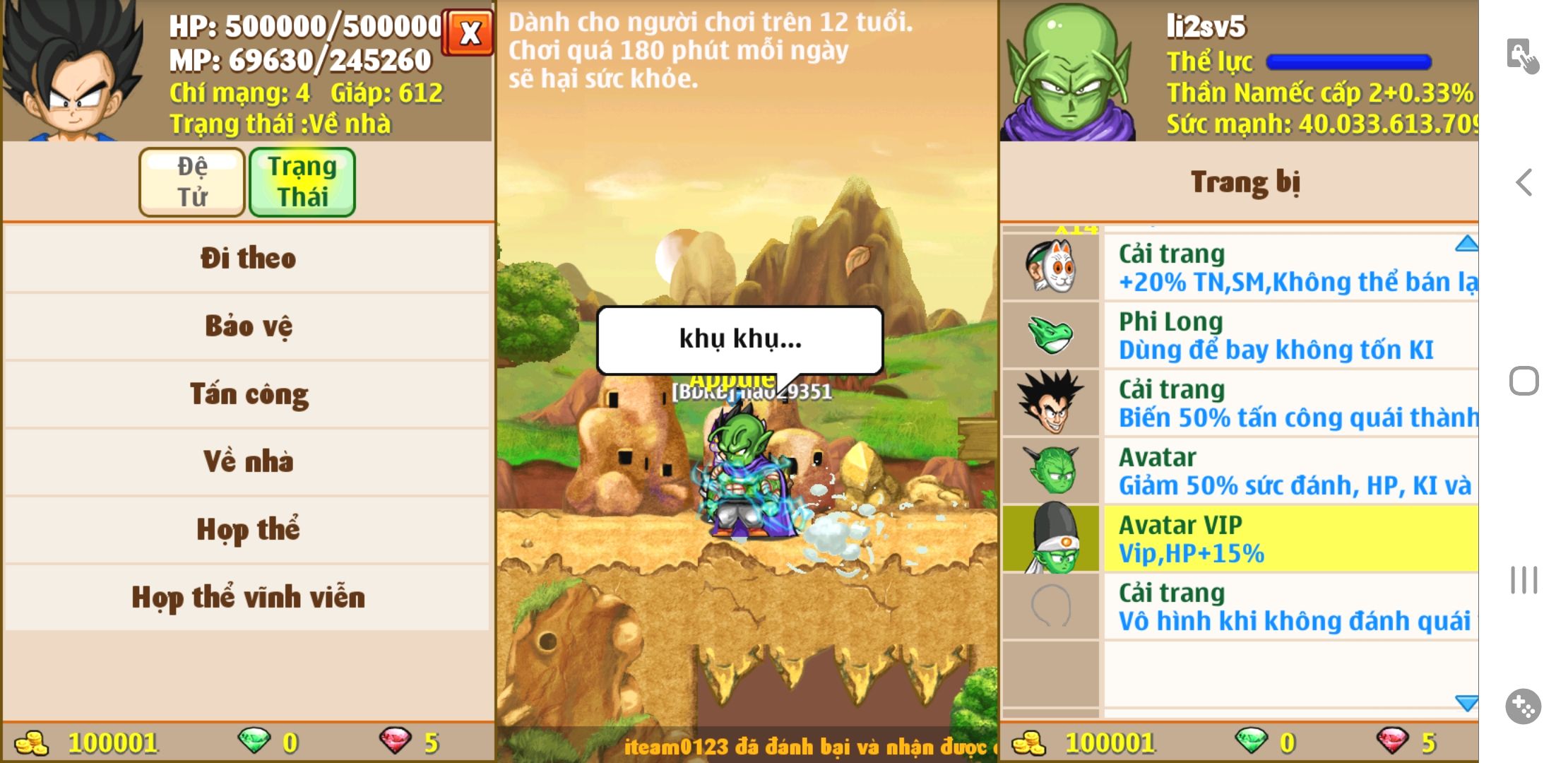Pick the Cải trang invisibility item row
The image size is (1568, 763).
(1240, 607)
